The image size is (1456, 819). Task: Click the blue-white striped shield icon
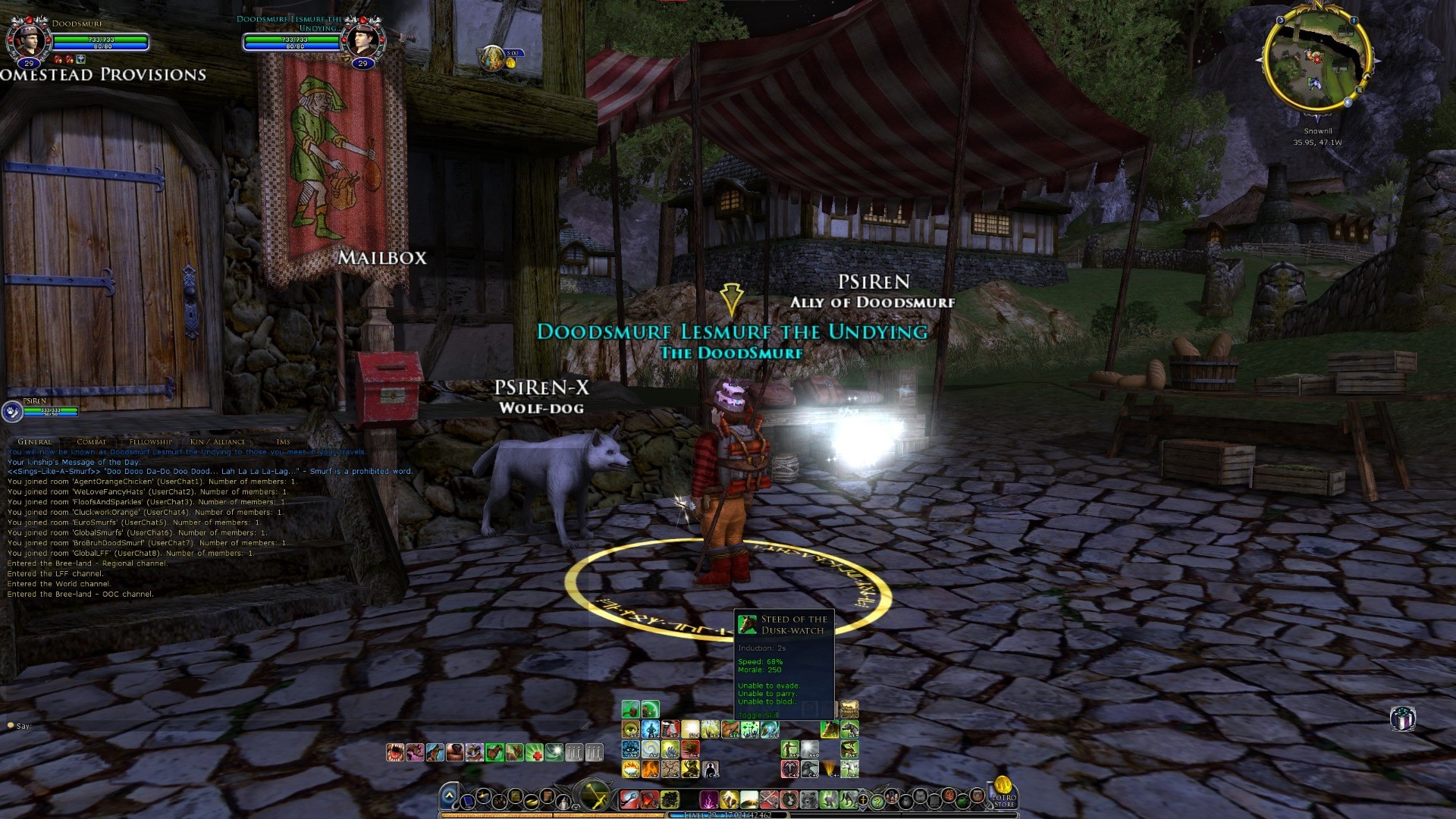click(1402, 718)
